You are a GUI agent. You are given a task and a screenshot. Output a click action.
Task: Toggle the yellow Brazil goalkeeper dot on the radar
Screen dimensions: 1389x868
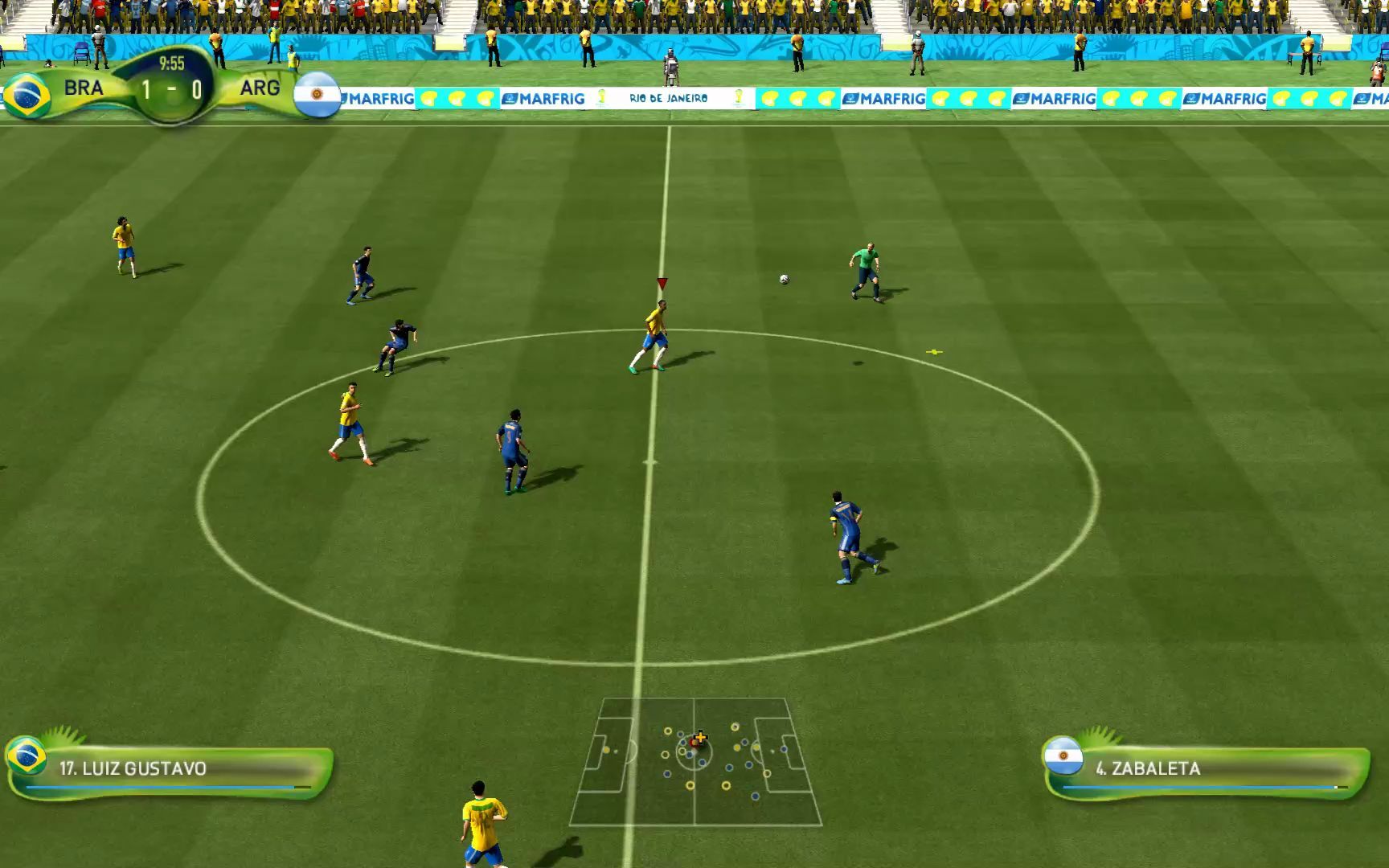(606, 750)
